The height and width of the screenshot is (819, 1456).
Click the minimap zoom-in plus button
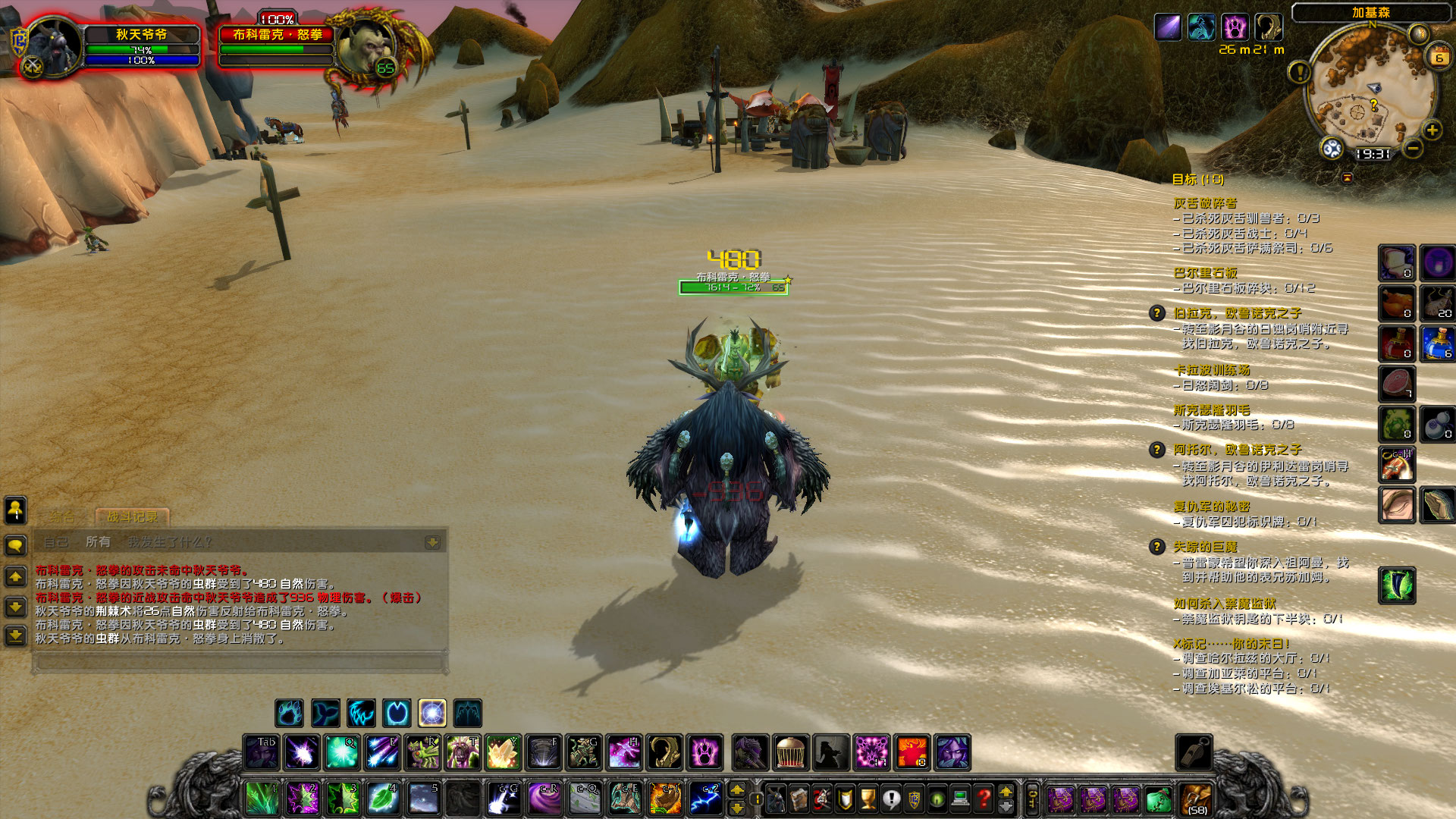point(1432,130)
